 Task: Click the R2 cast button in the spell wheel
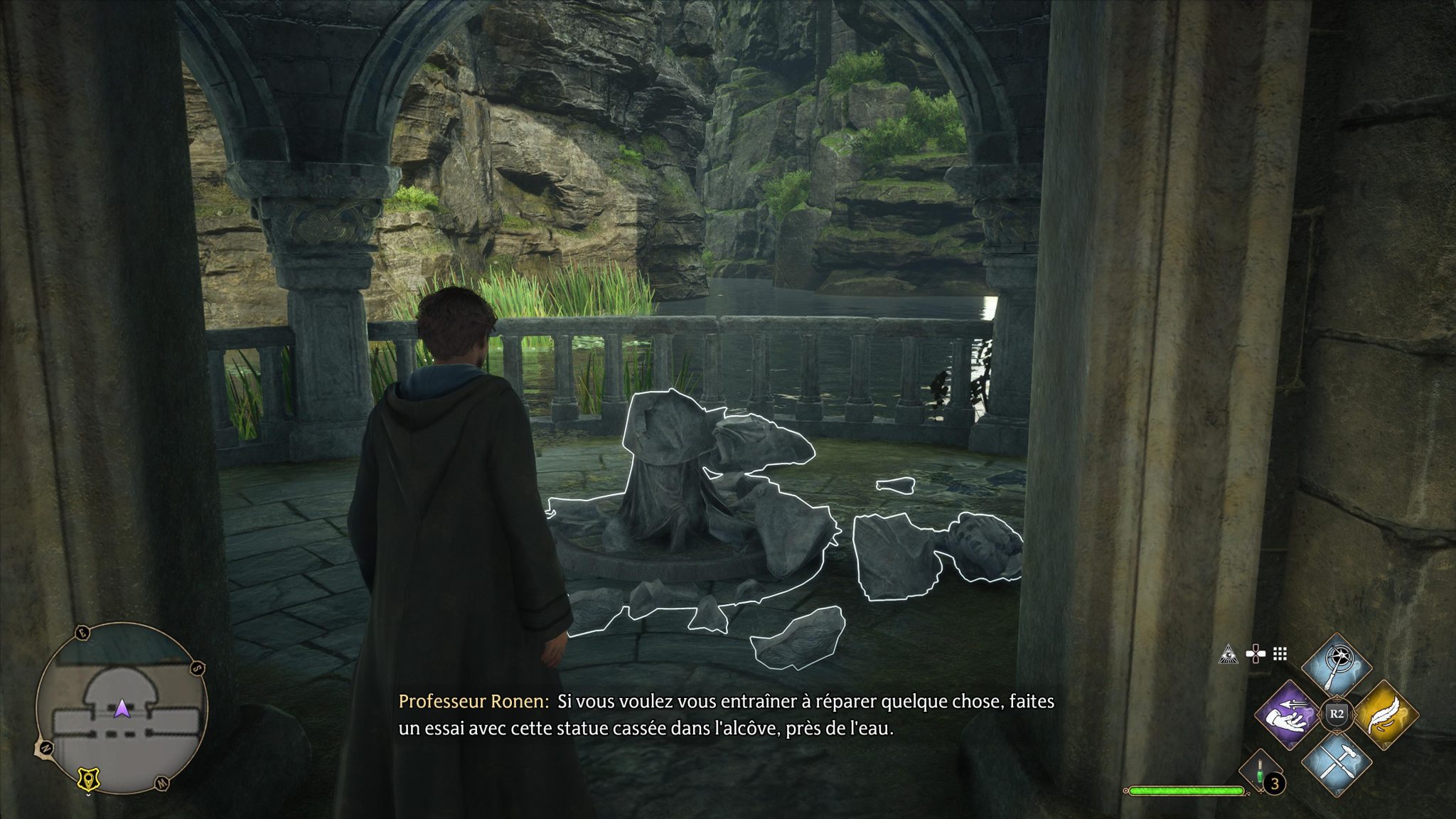click(1337, 714)
